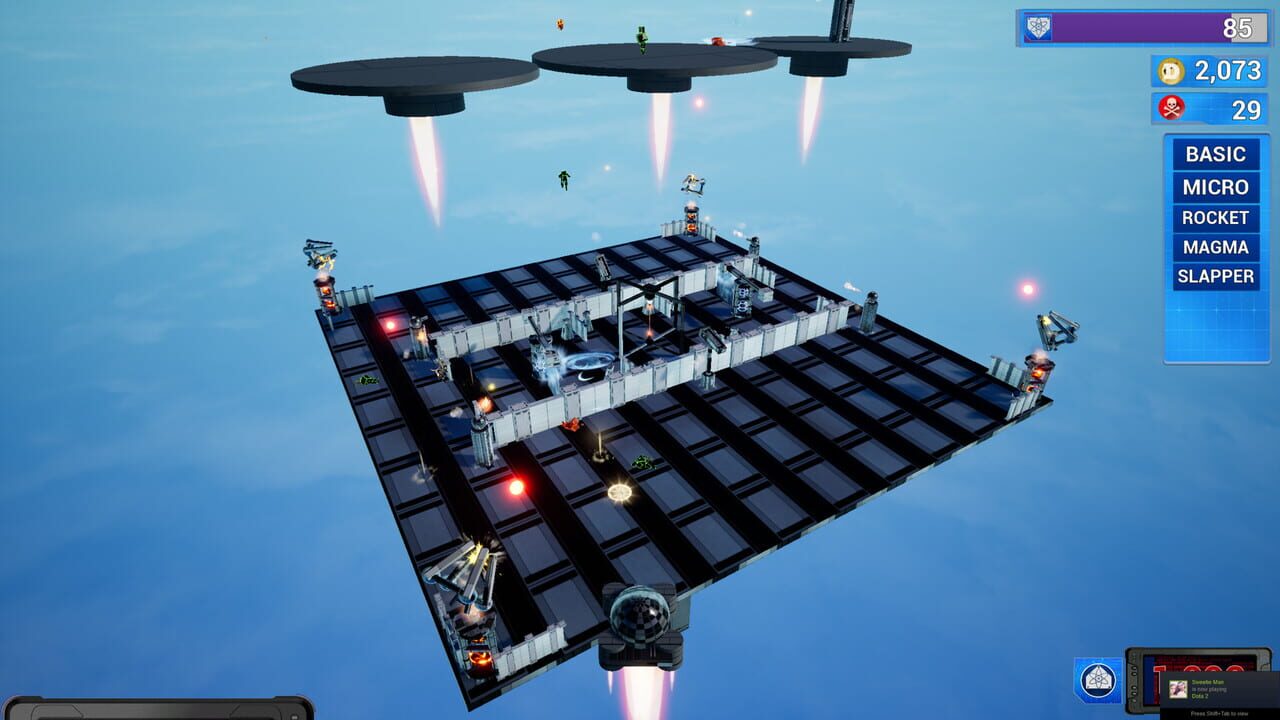Select the MICRO tower button
This screenshot has height=720, width=1280.
[x=1215, y=186]
